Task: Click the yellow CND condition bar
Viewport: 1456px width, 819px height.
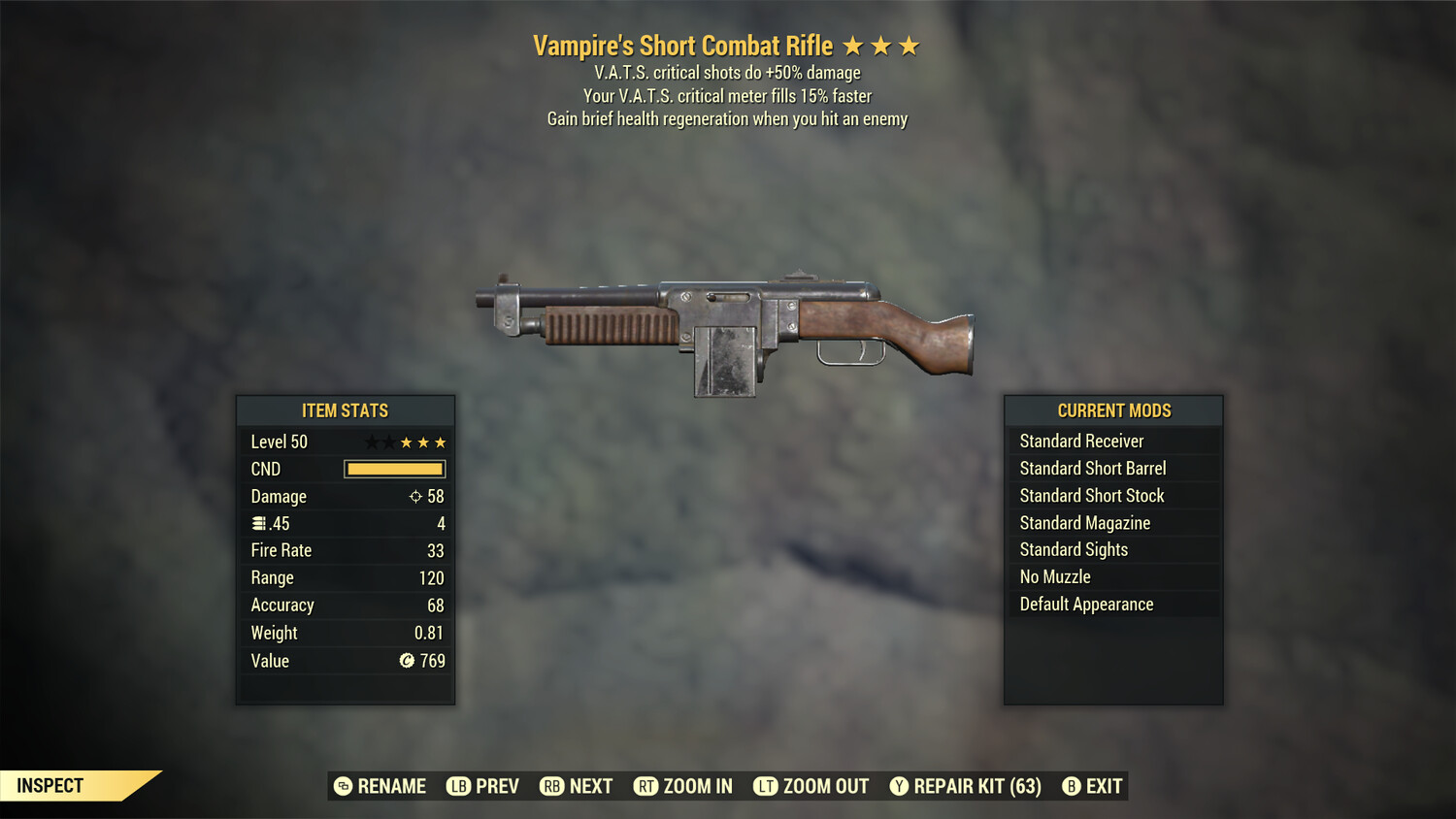Action: 394,469
